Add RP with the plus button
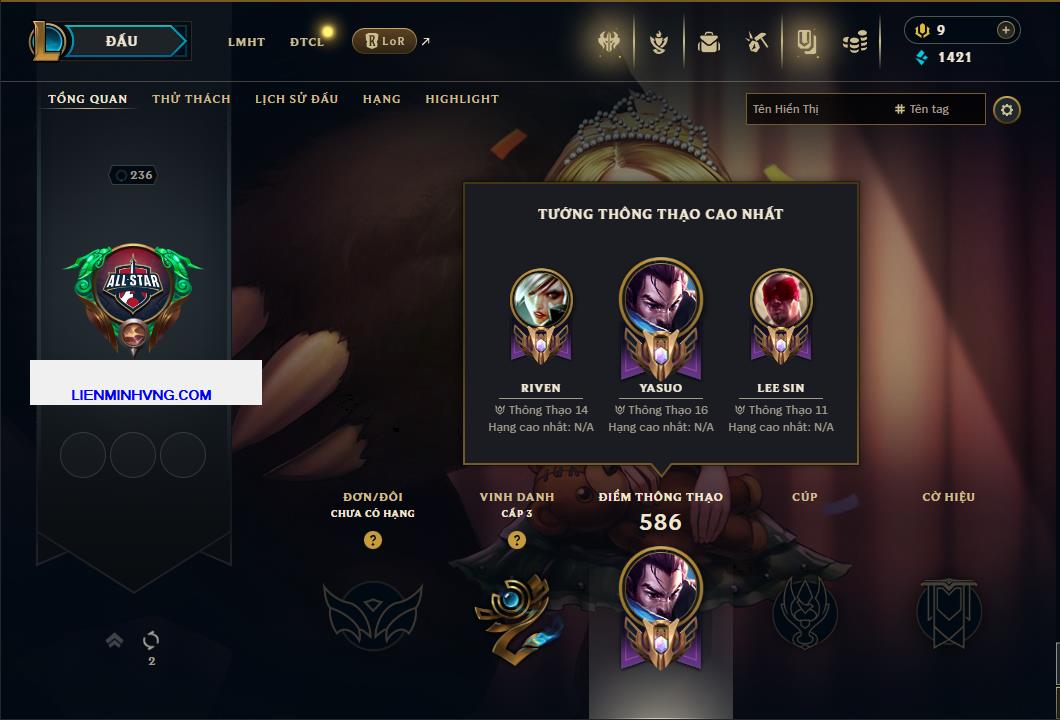The height and width of the screenshot is (720, 1060). coord(1005,30)
